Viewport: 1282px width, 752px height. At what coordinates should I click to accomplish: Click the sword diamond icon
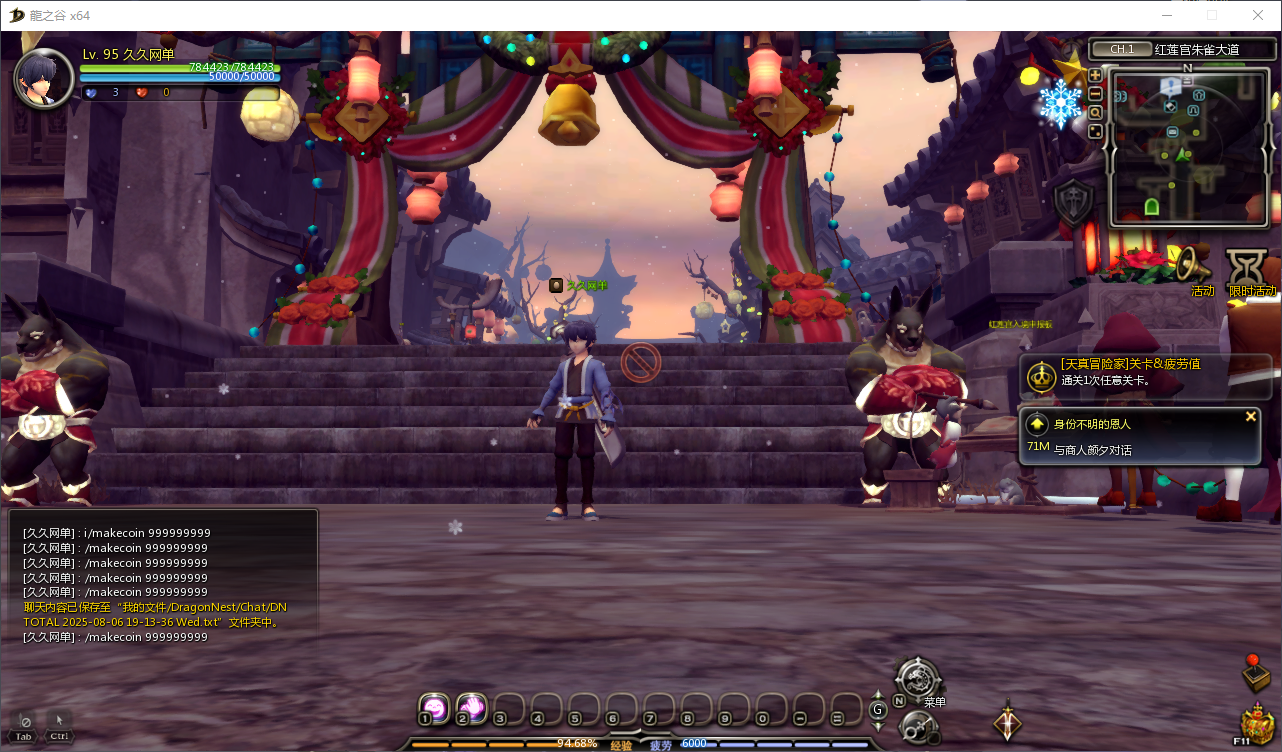(x=1007, y=722)
